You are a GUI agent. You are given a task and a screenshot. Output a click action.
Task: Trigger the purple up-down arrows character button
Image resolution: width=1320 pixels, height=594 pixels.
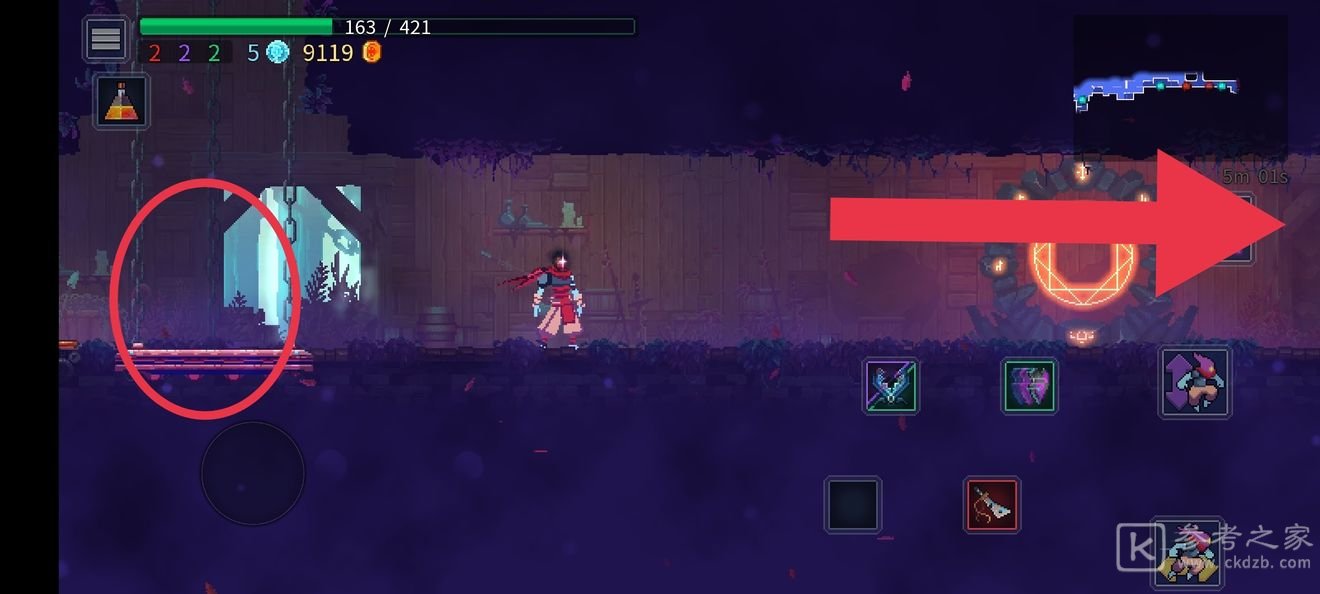point(1195,382)
